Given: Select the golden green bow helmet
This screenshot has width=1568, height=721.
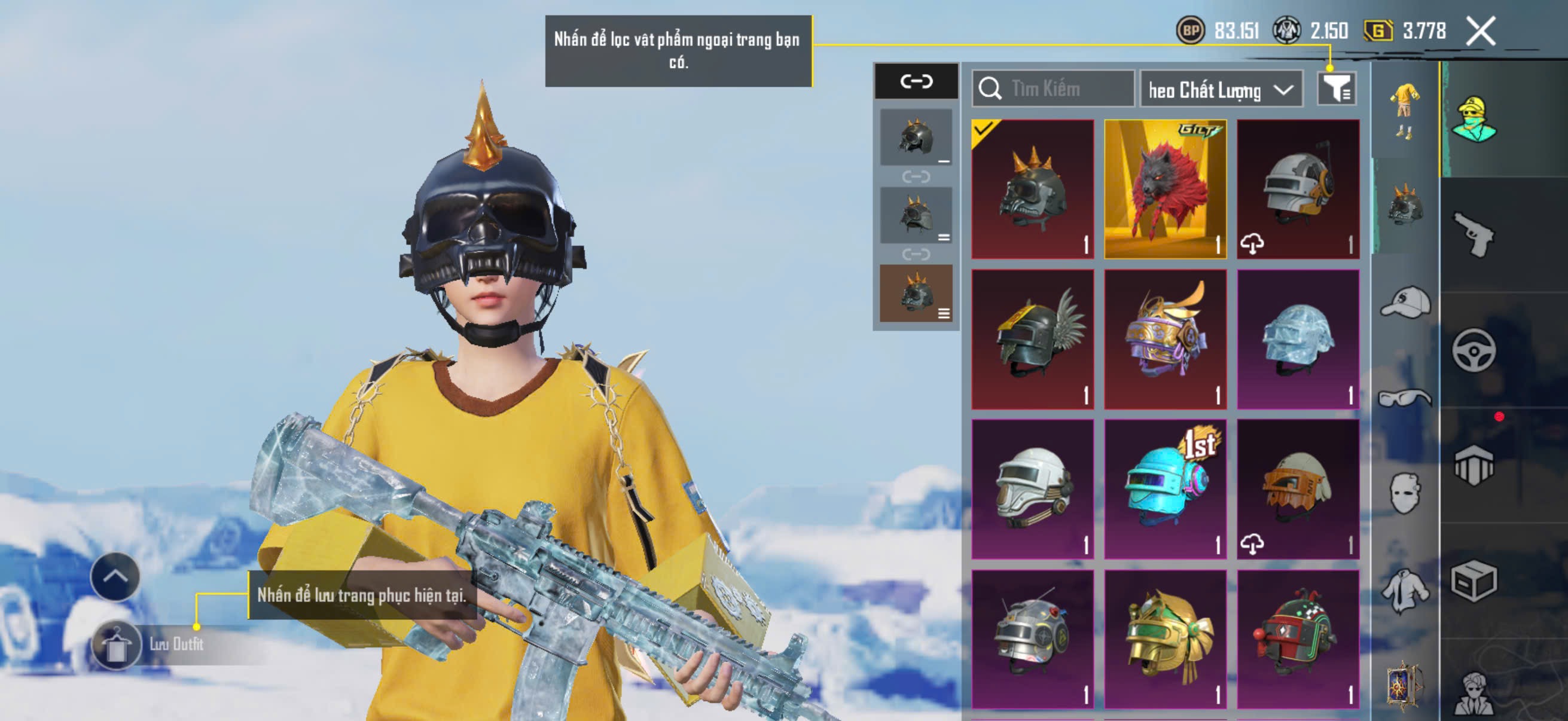Looking at the screenshot, I should [x=1165, y=639].
